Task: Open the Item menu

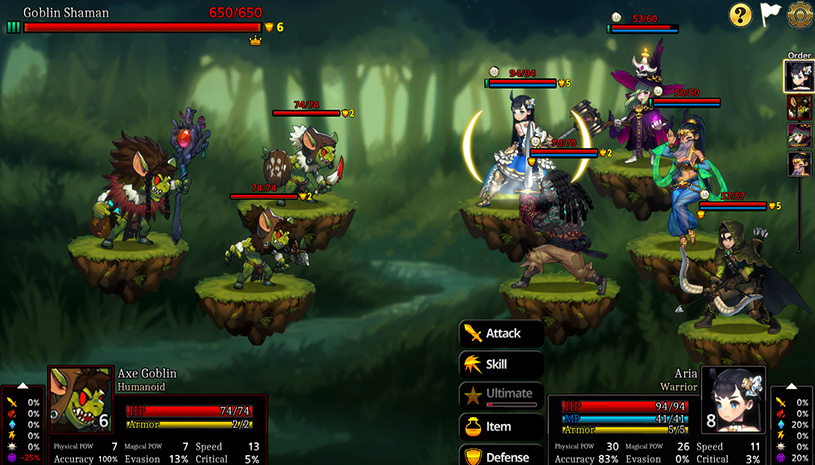Action: 501,426
